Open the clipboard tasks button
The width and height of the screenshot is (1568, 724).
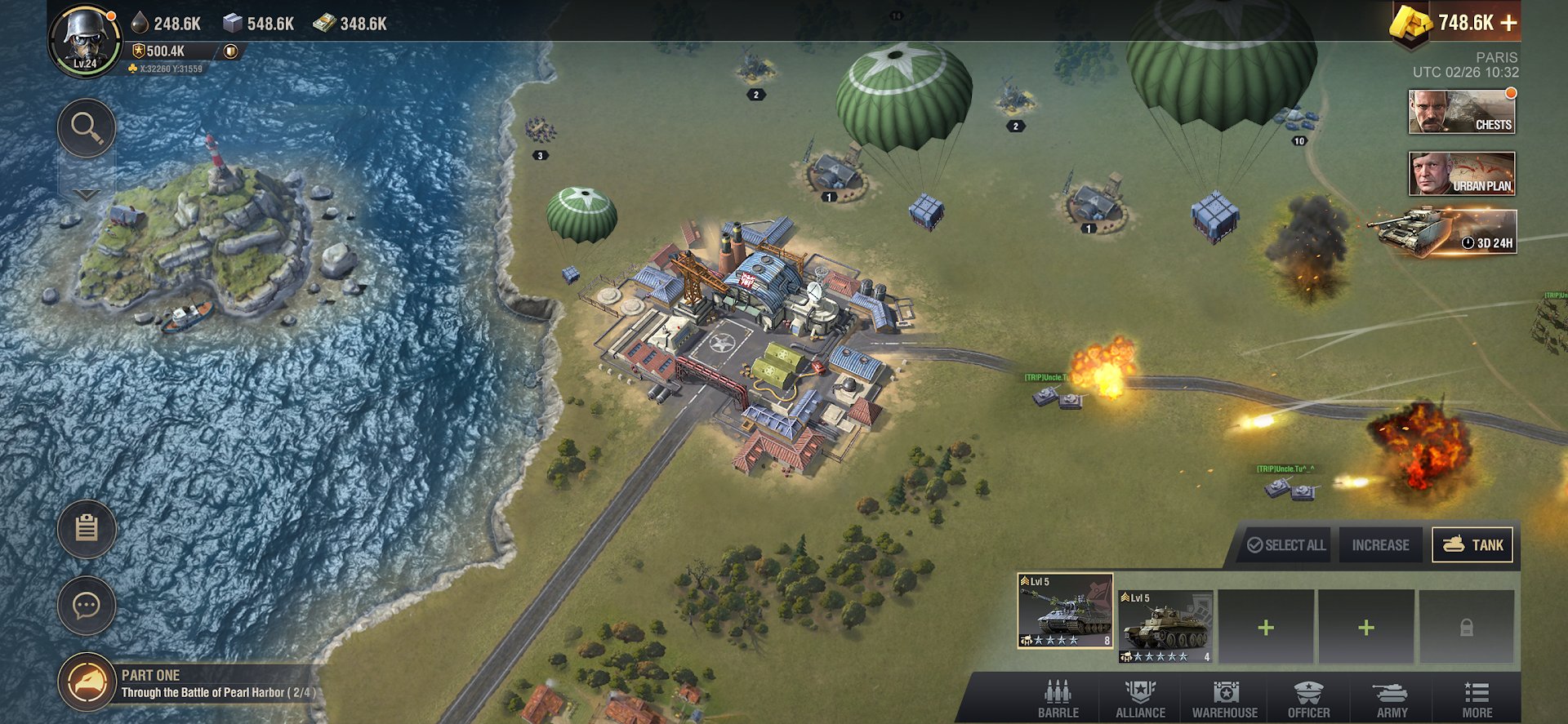(87, 529)
